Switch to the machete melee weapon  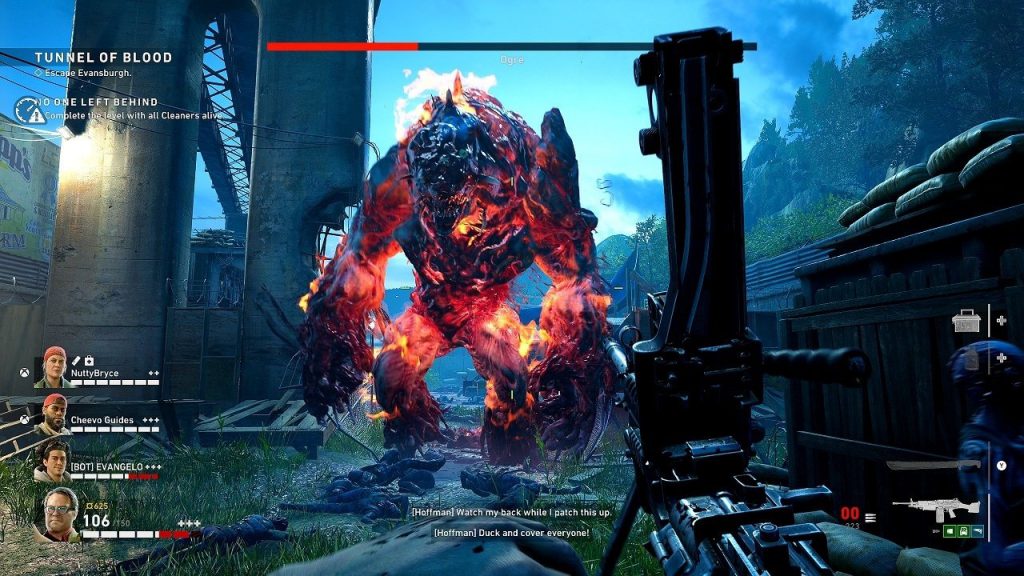933,465
